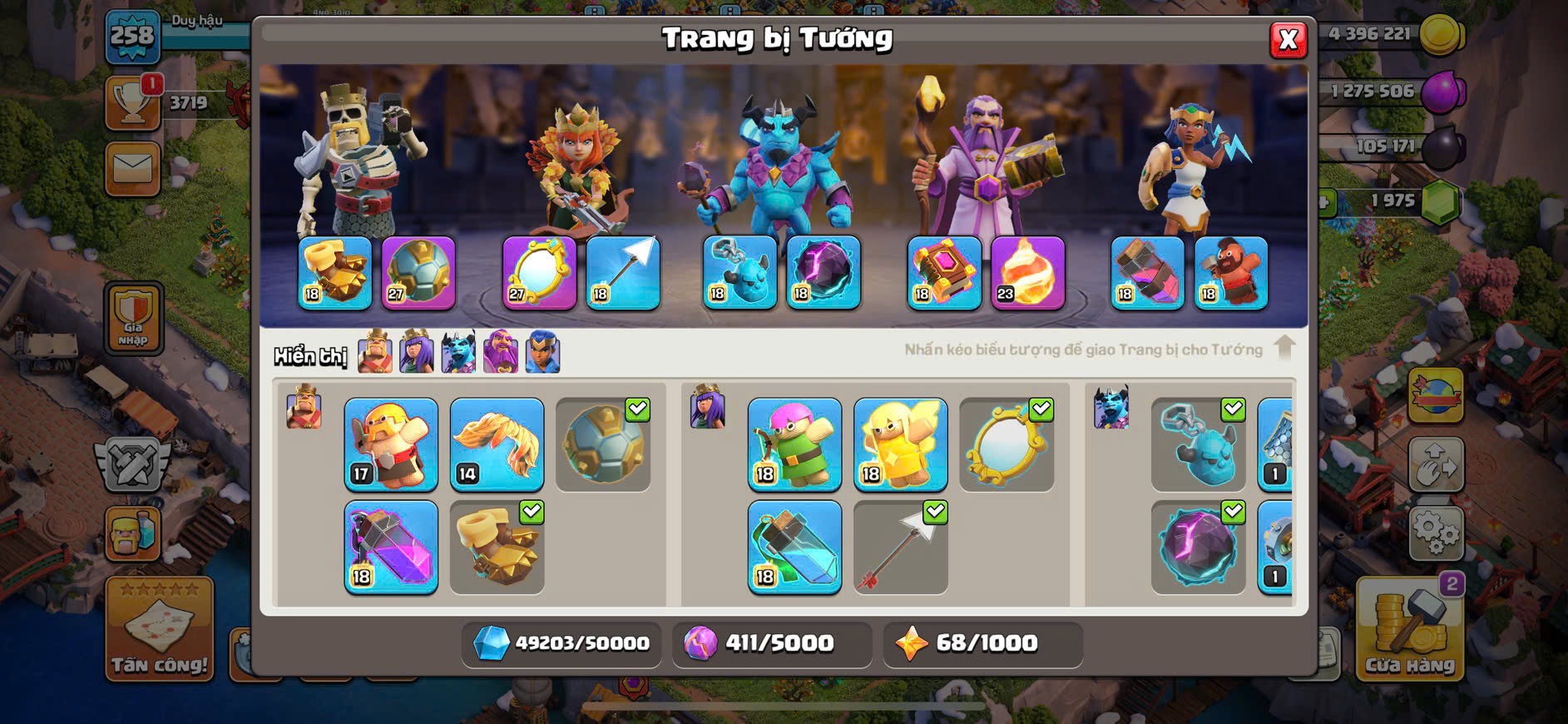Select the golden mustache equipment level 14
The height and width of the screenshot is (724, 1568).
click(497, 444)
